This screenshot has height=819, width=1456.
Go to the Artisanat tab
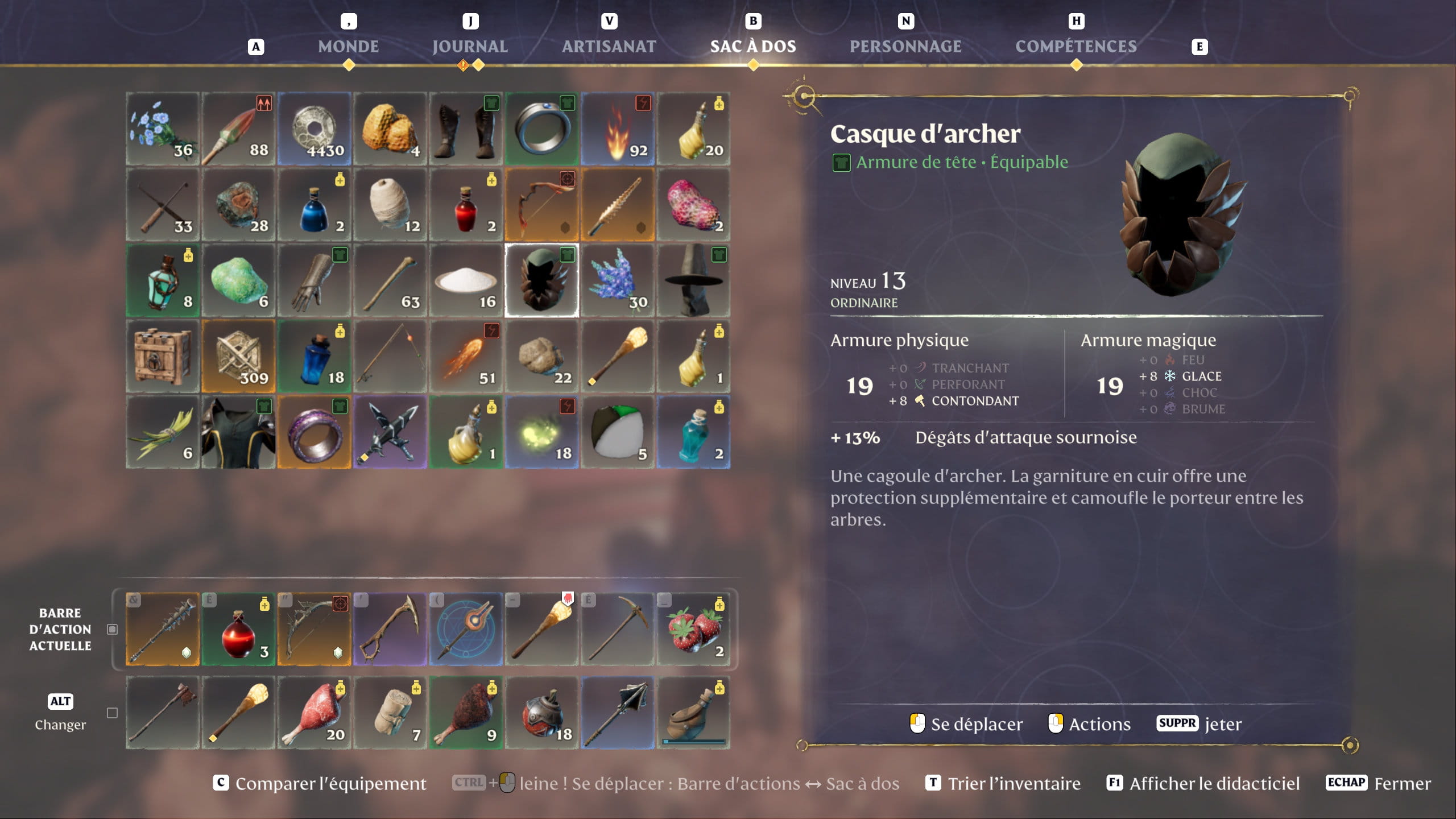pos(609,46)
